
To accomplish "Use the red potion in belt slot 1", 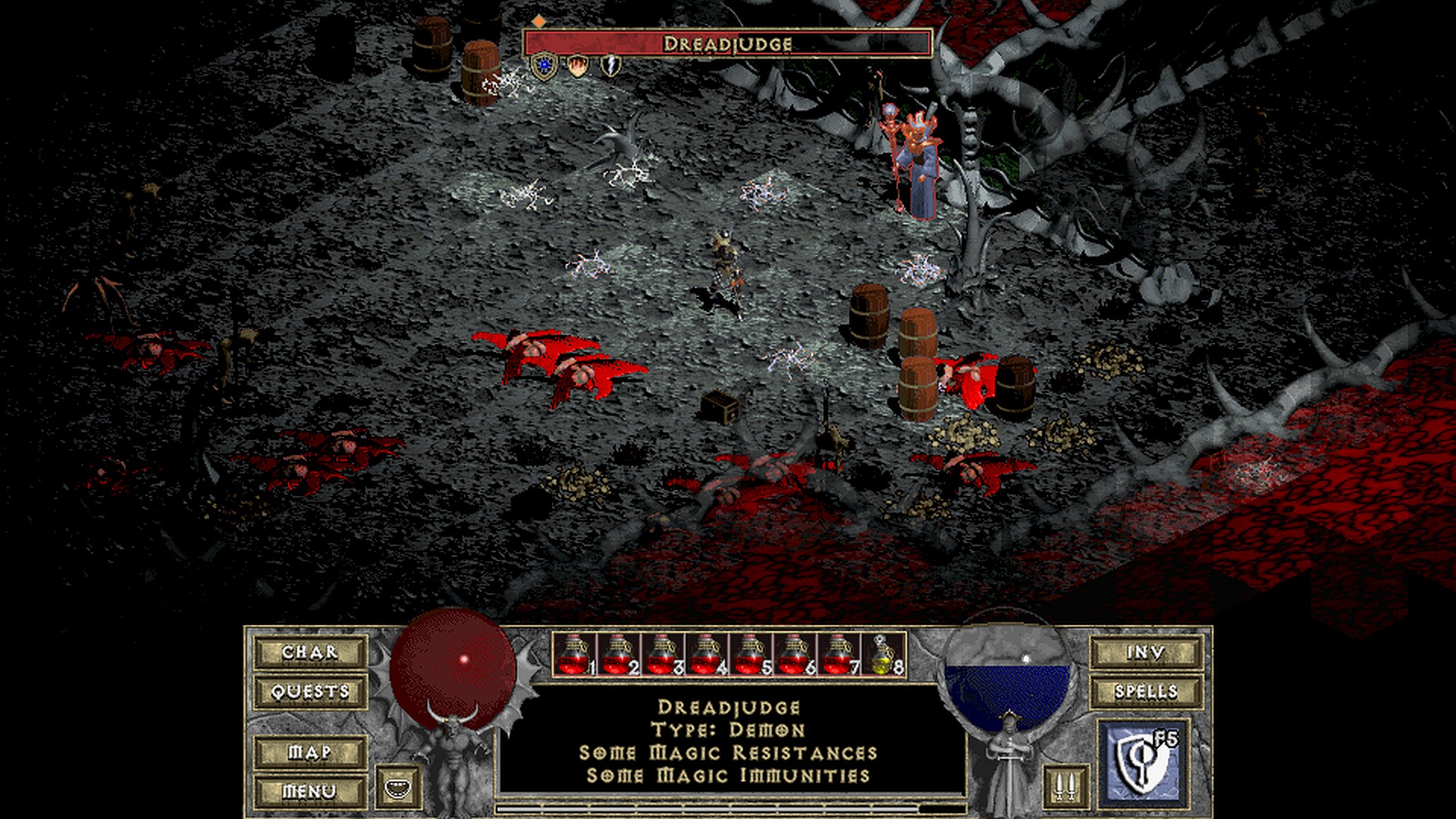I will click(574, 654).
